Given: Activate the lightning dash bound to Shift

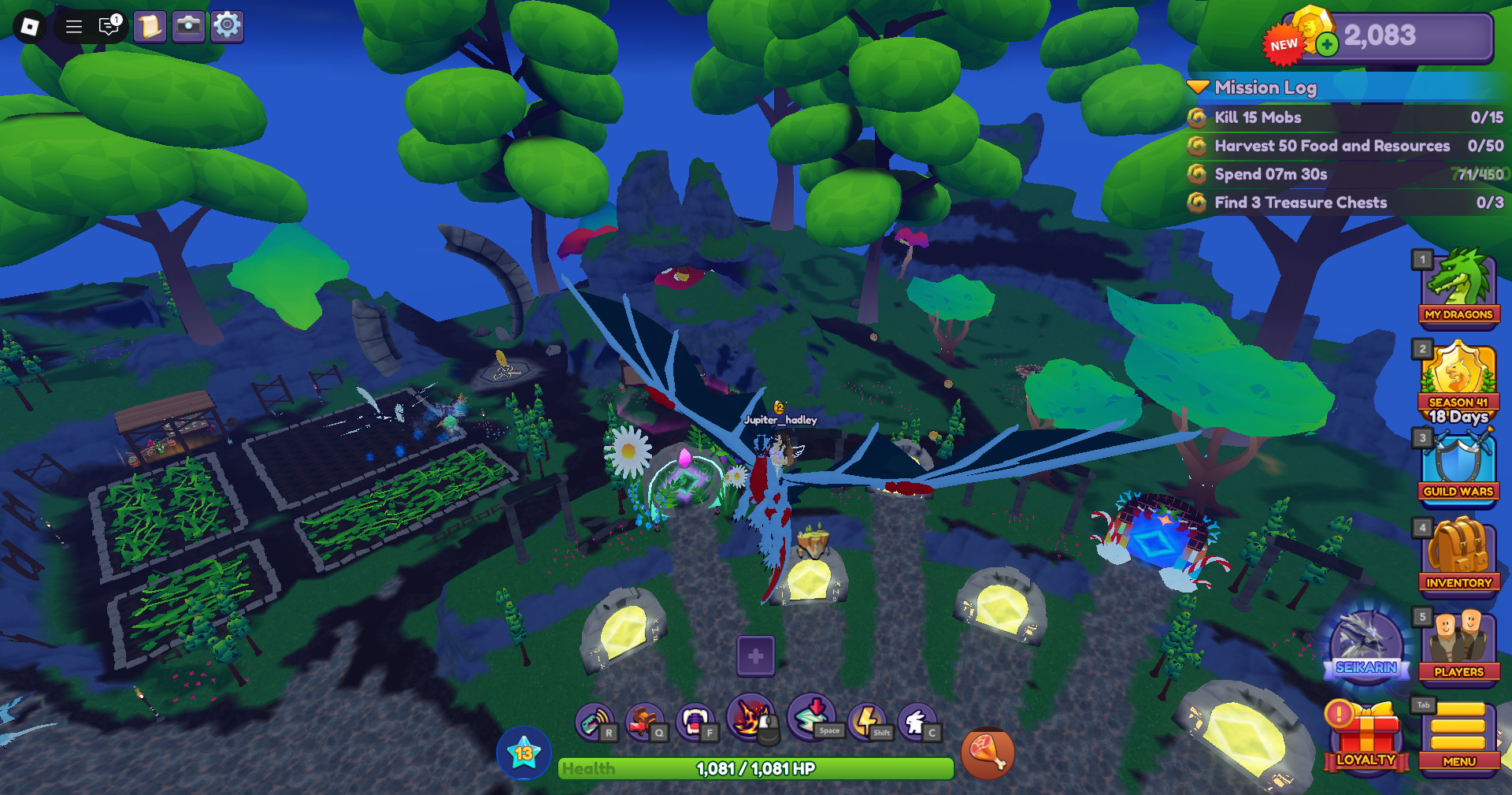Looking at the screenshot, I should click(x=866, y=719).
